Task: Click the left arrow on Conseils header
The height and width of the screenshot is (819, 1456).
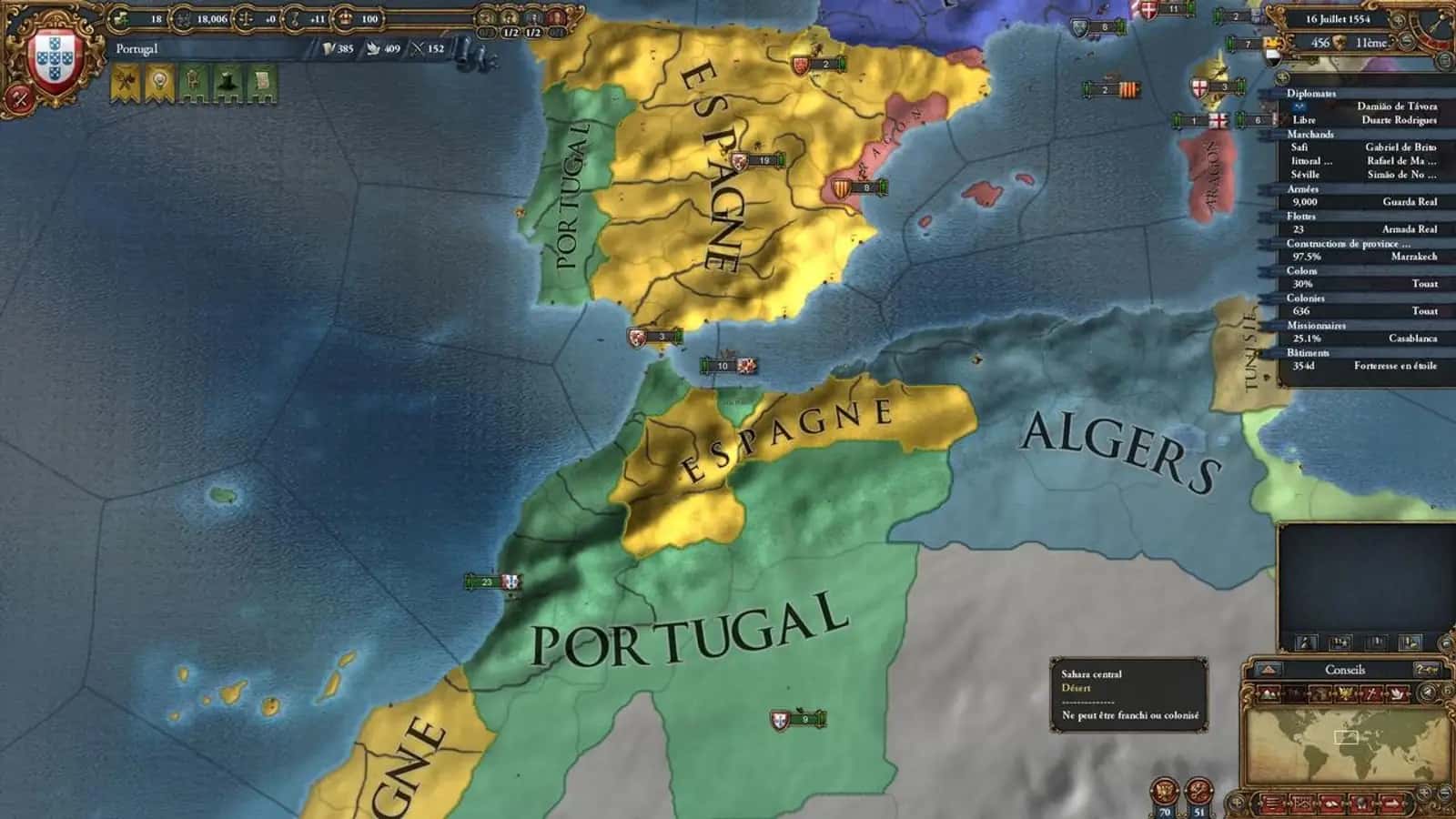Action: click(x=1267, y=669)
